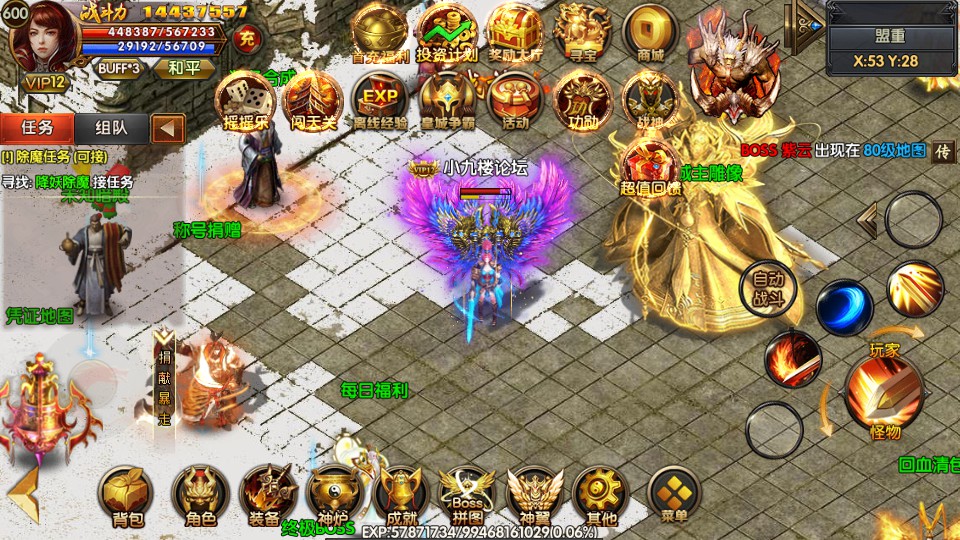Screen dimensions: 960x540
Task: Open the 其他 menu
Action: coord(601,493)
